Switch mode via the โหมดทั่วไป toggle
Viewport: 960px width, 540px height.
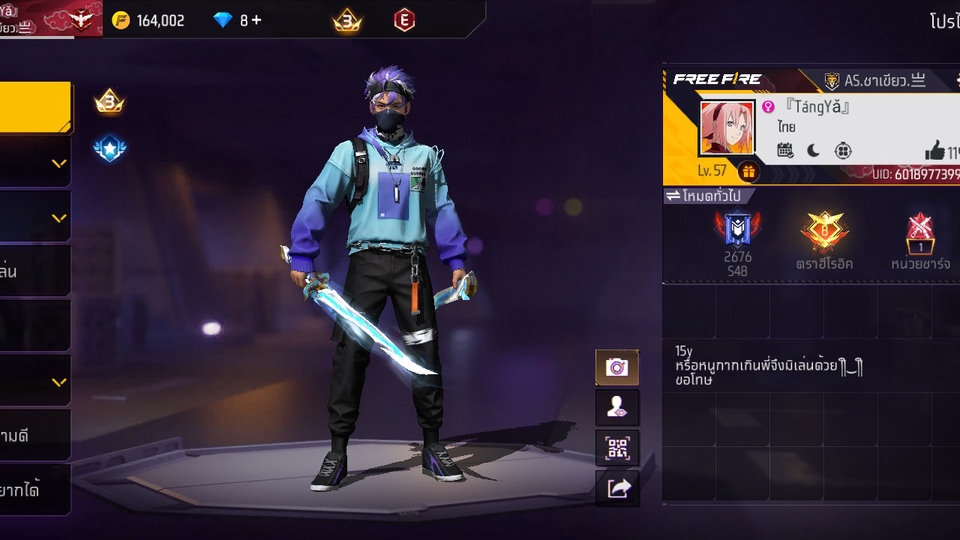[x=705, y=196]
